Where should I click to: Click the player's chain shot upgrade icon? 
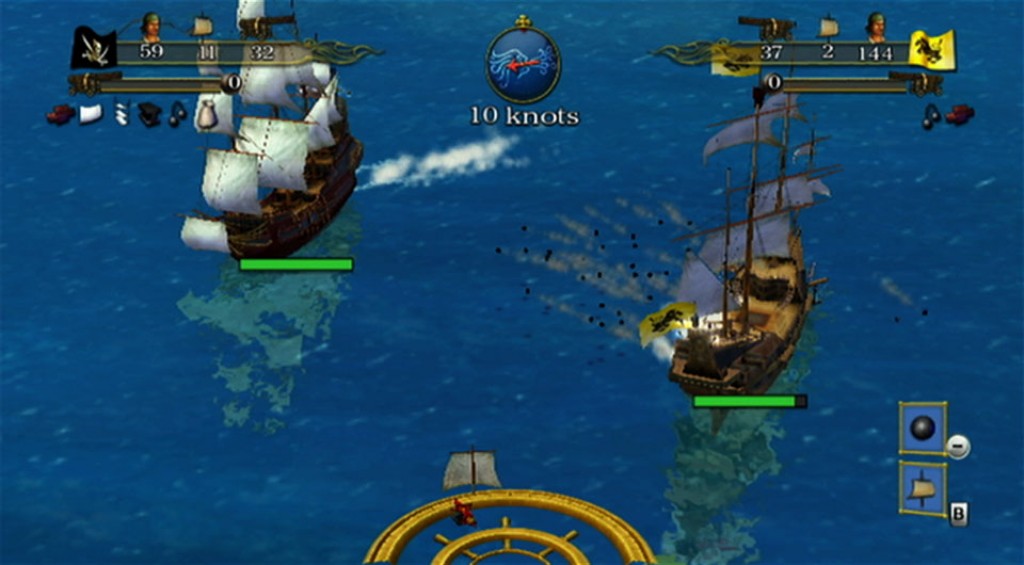[177, 115]
